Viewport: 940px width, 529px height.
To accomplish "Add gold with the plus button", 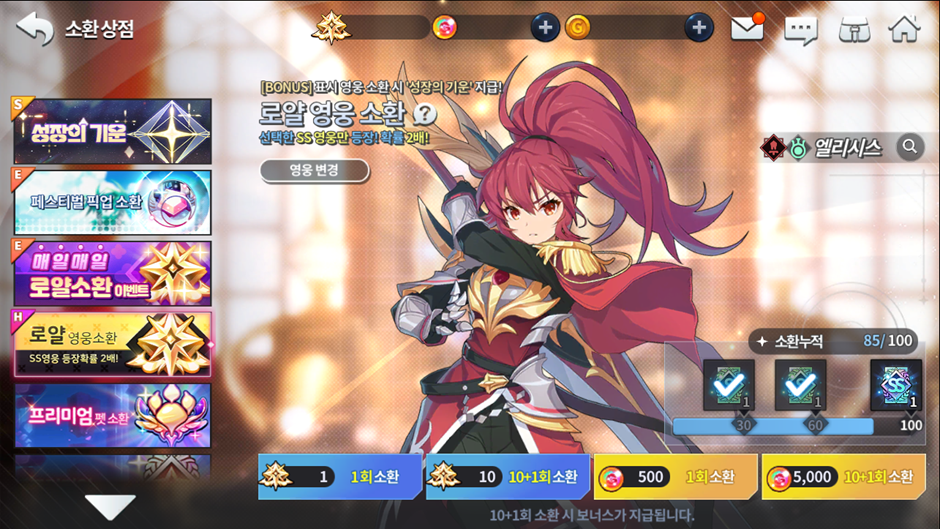I will click(x=699, y=27).
